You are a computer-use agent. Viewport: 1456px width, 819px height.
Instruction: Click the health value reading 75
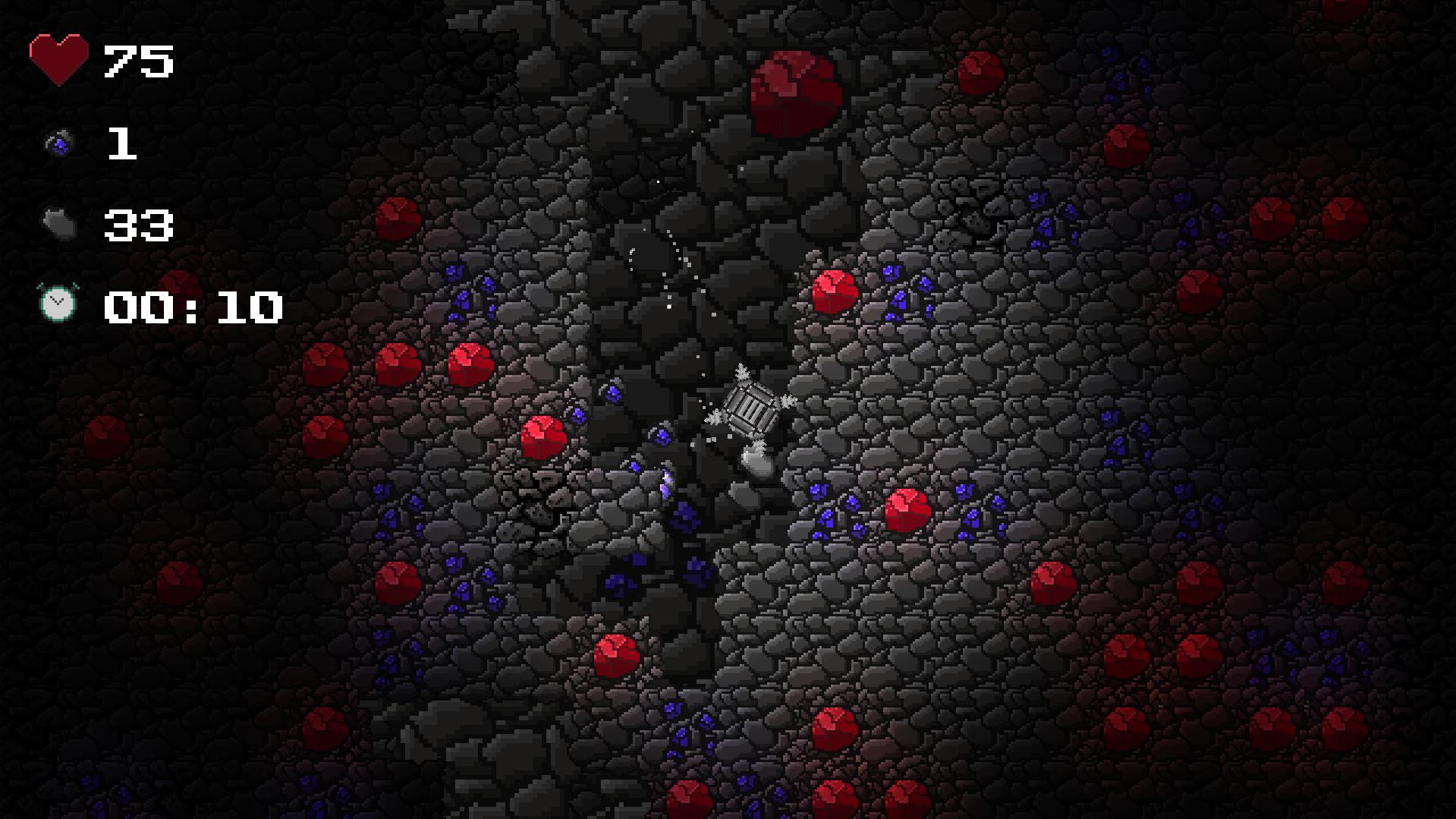pos(137,61)
